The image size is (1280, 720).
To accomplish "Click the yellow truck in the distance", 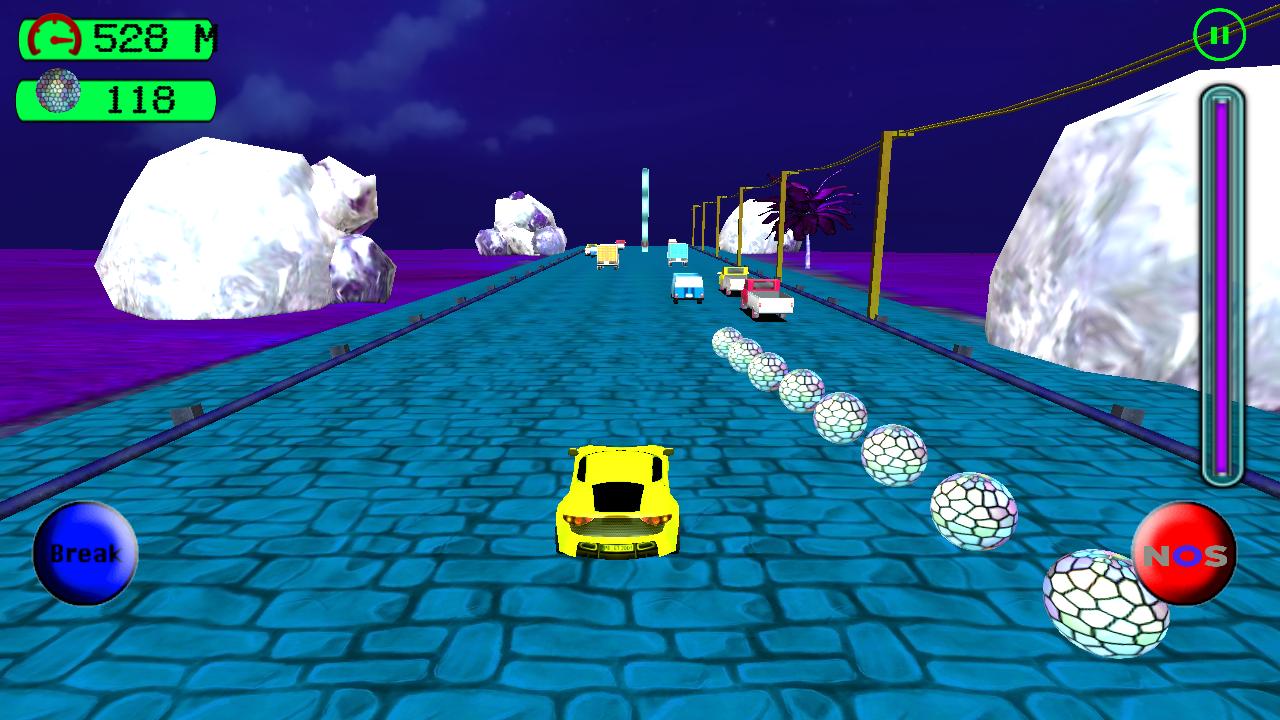I will click(605, 255).
